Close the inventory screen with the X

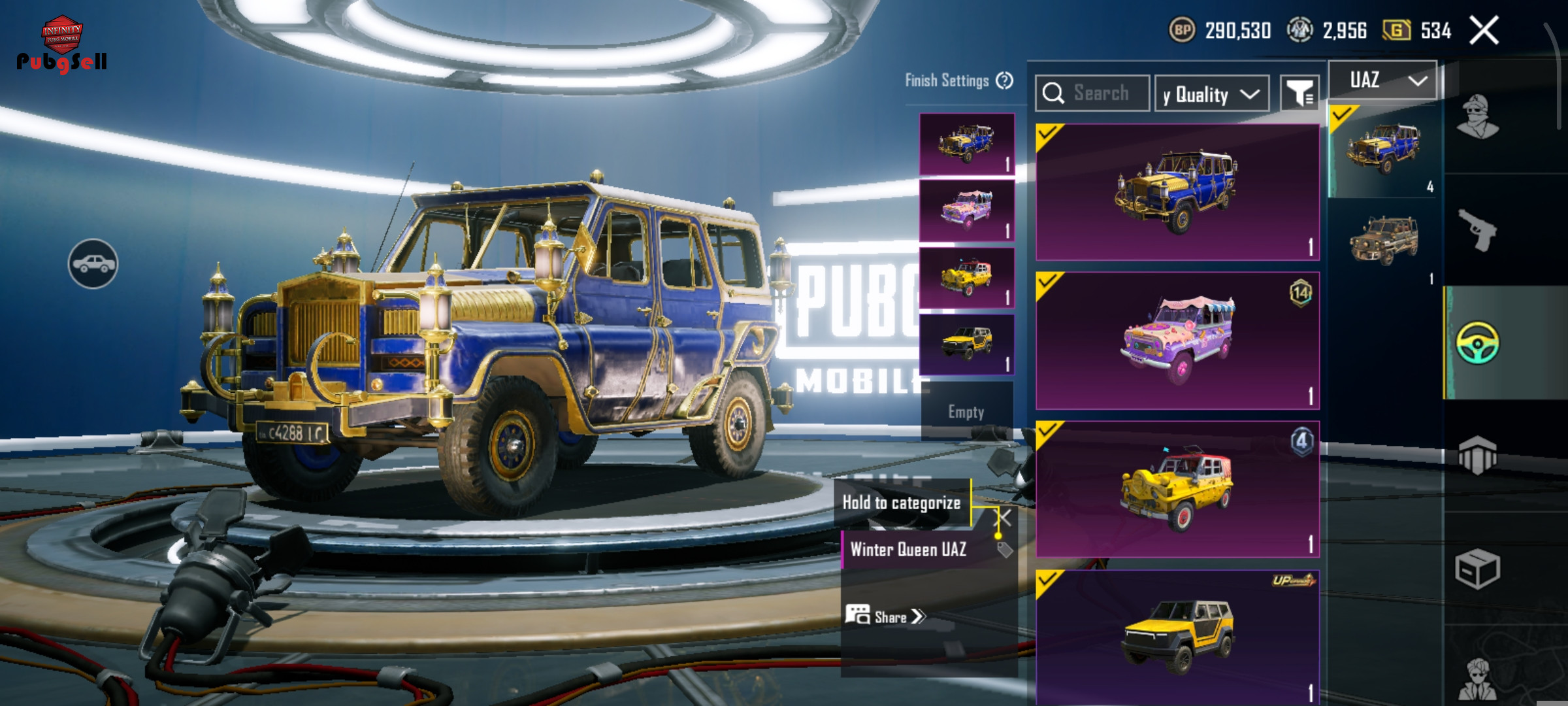click(1484, 31)
